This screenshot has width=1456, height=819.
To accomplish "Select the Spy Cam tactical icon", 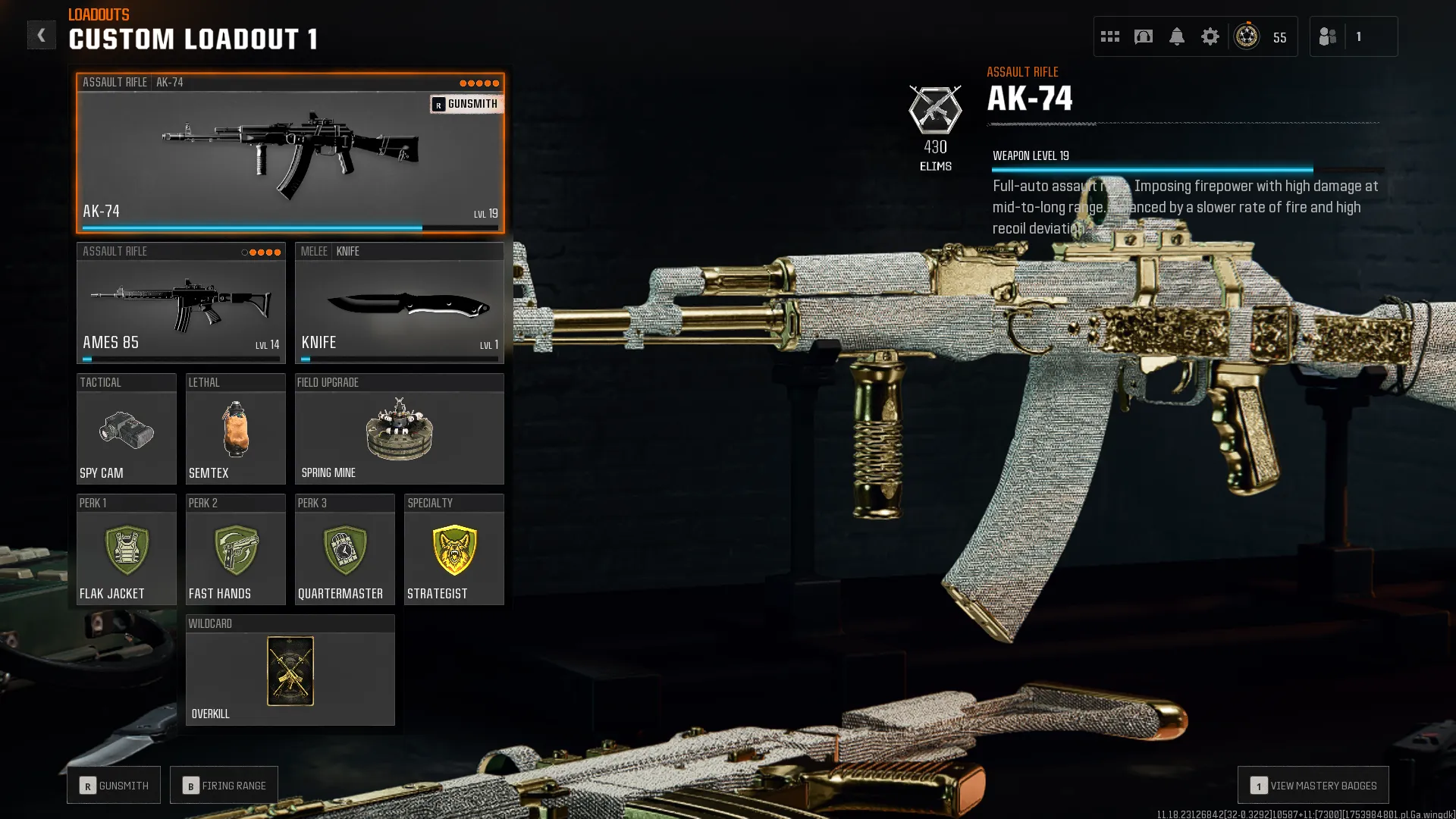I will (x=126, y=434).
